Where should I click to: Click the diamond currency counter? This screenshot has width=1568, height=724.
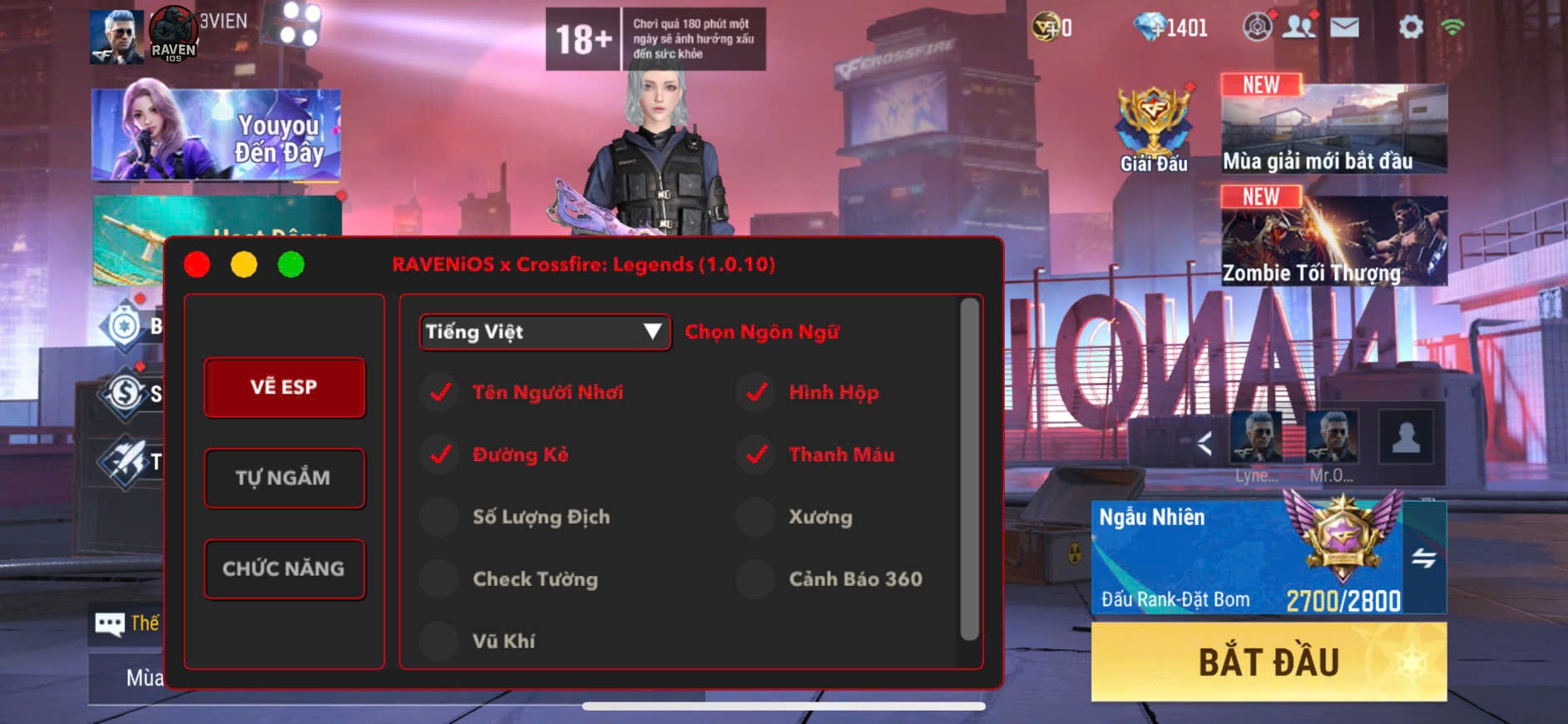(x=1163, y=25)
